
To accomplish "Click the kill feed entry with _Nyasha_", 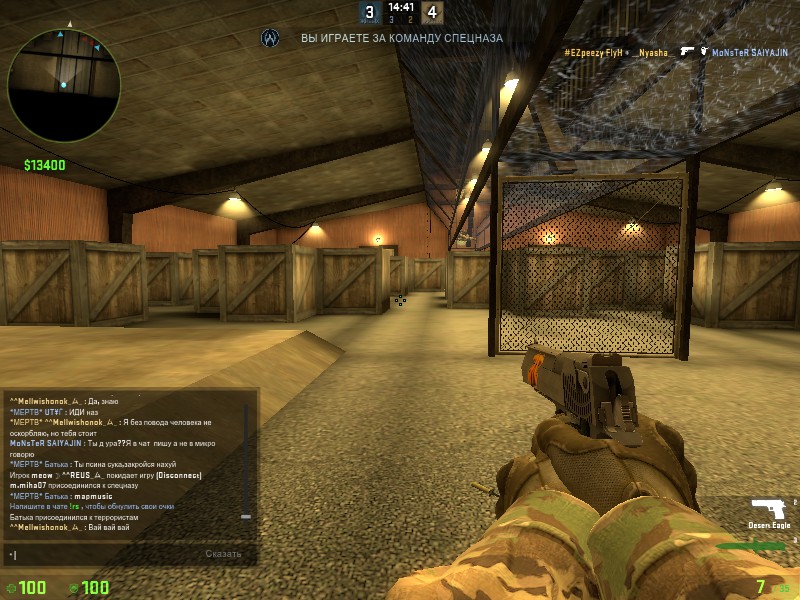I will click(x=676, y=51).
